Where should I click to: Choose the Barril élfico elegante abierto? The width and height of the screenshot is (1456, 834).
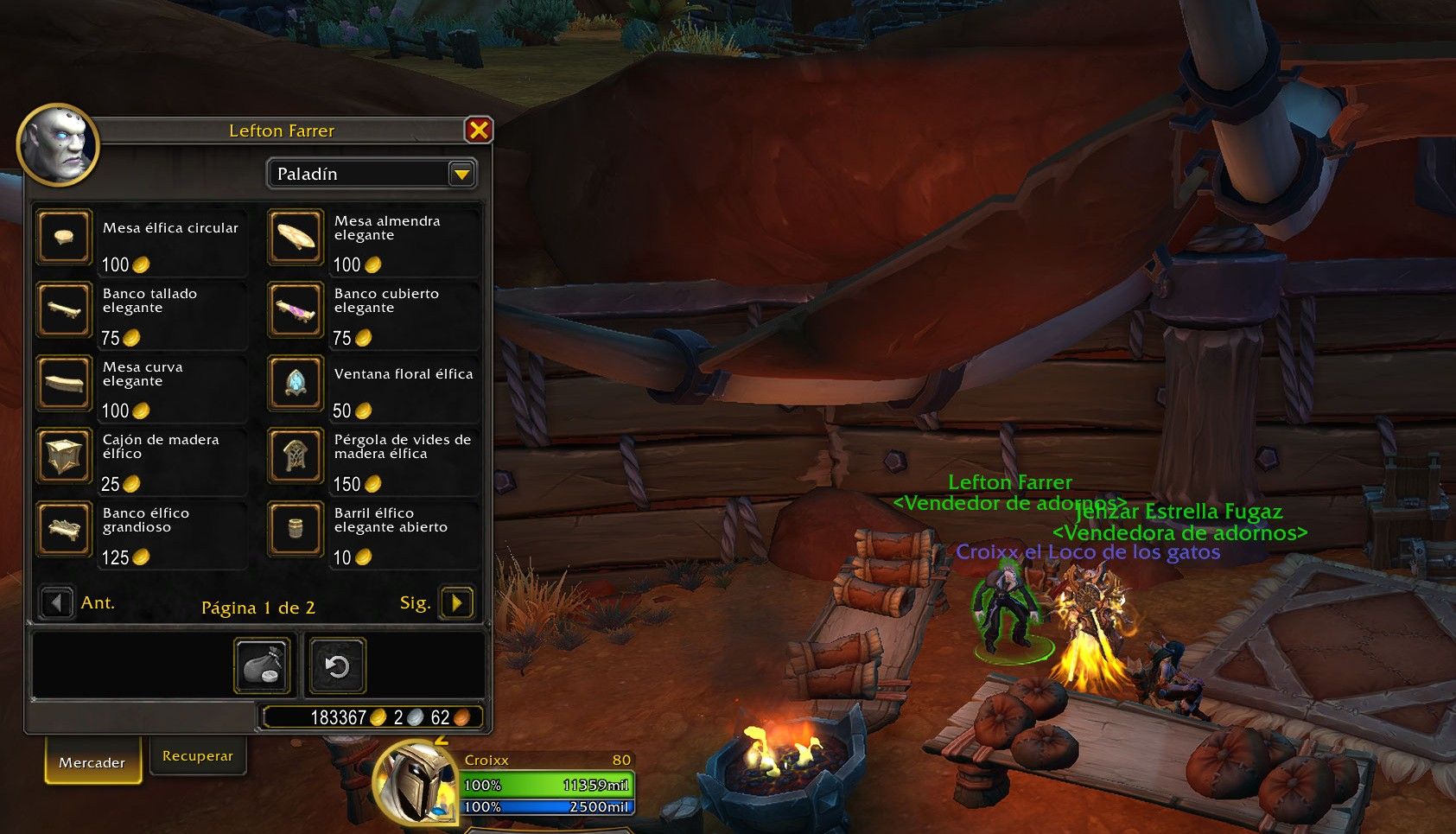296,529
